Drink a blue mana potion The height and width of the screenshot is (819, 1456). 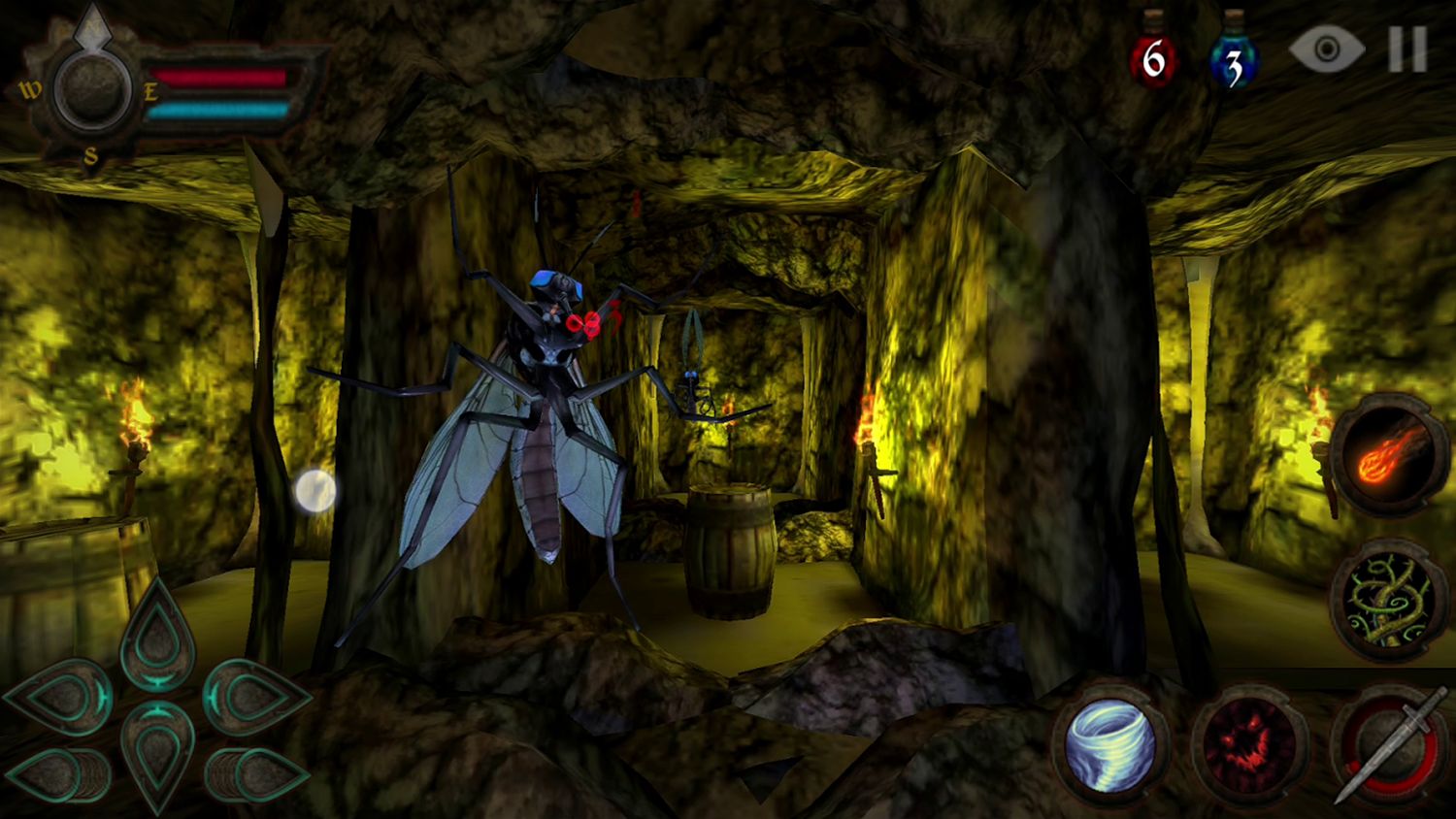(1235, 58)
